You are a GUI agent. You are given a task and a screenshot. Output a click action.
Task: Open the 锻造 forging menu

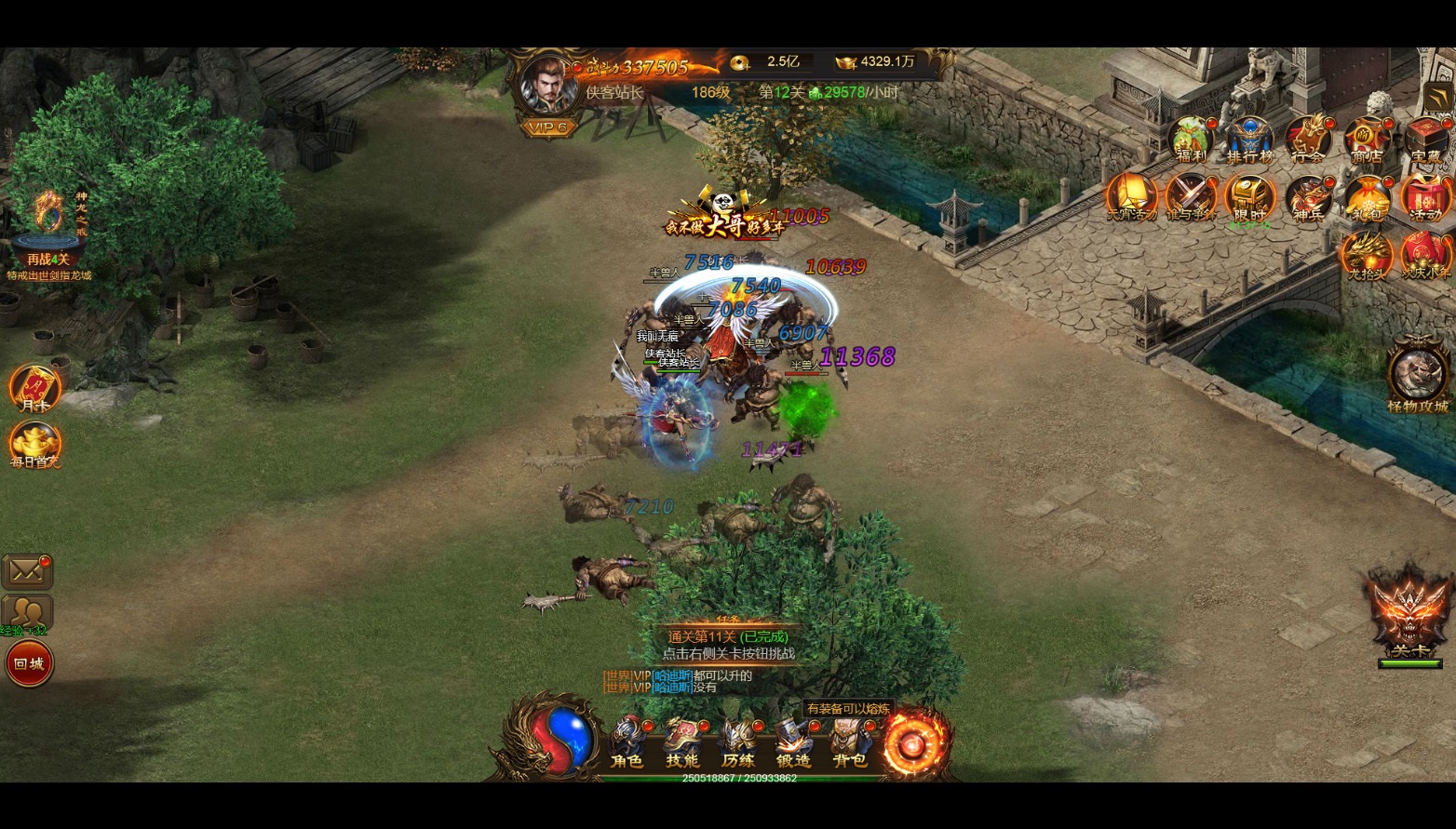click(794, 743)
